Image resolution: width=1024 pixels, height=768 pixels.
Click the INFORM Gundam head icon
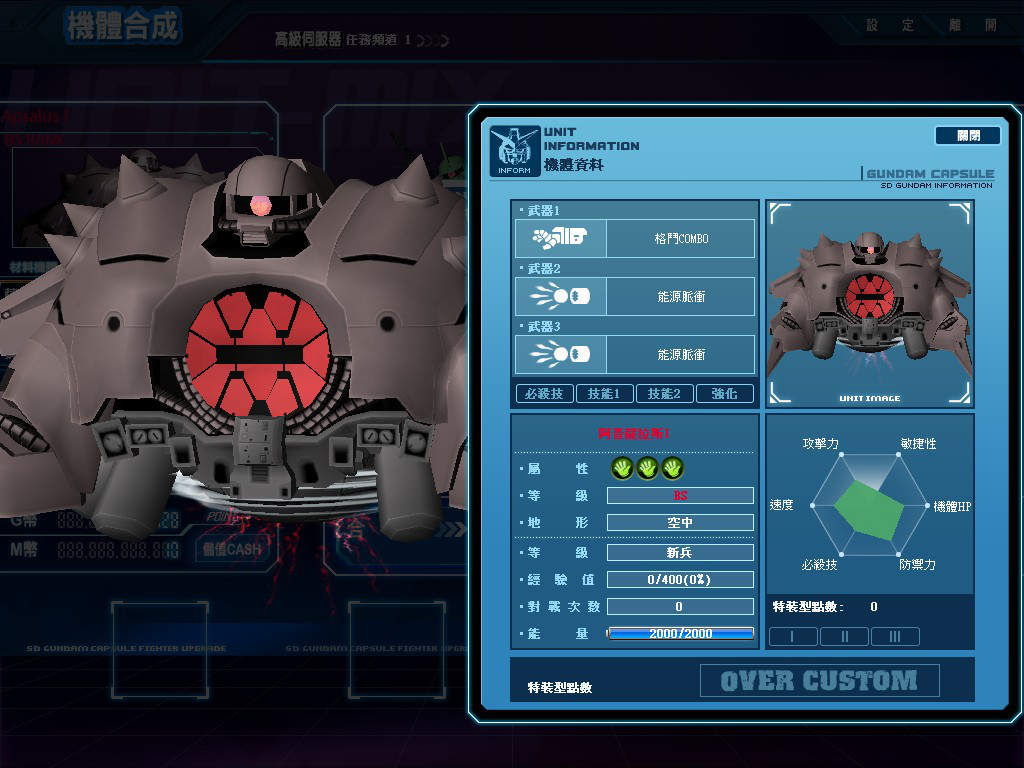(x=514, y=151)
